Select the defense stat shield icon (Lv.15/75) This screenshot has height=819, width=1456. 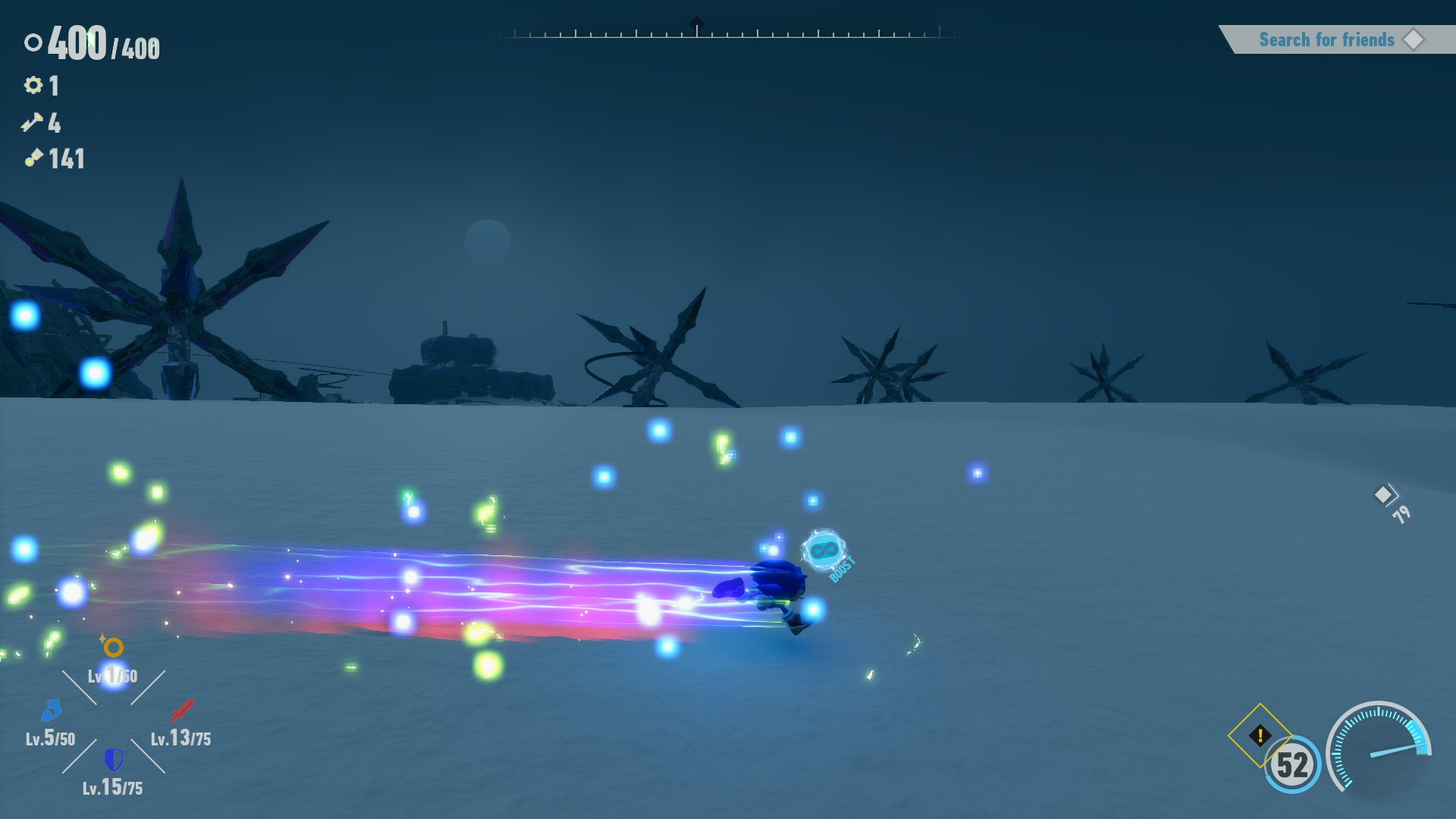tap(112, 761)
